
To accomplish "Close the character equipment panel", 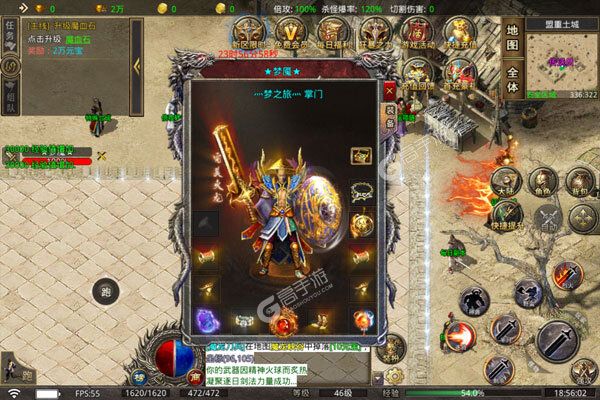I will pyautogui.click(x=390, y=89).
